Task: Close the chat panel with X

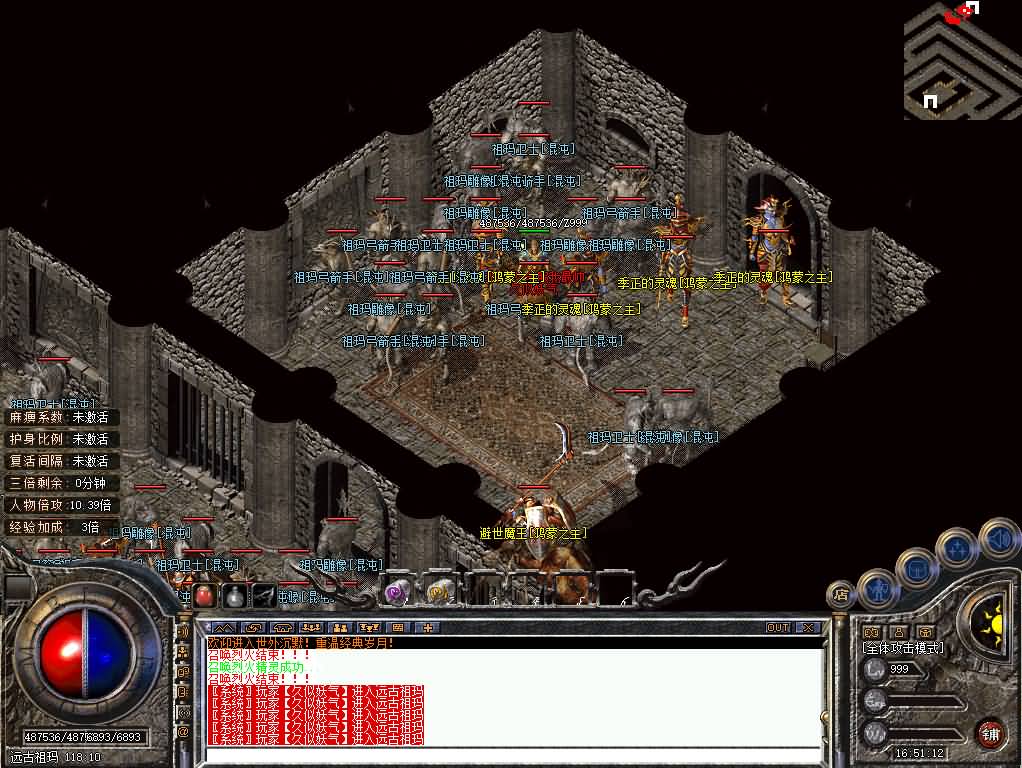Action: pyautogui.click(x=807, y=628)
